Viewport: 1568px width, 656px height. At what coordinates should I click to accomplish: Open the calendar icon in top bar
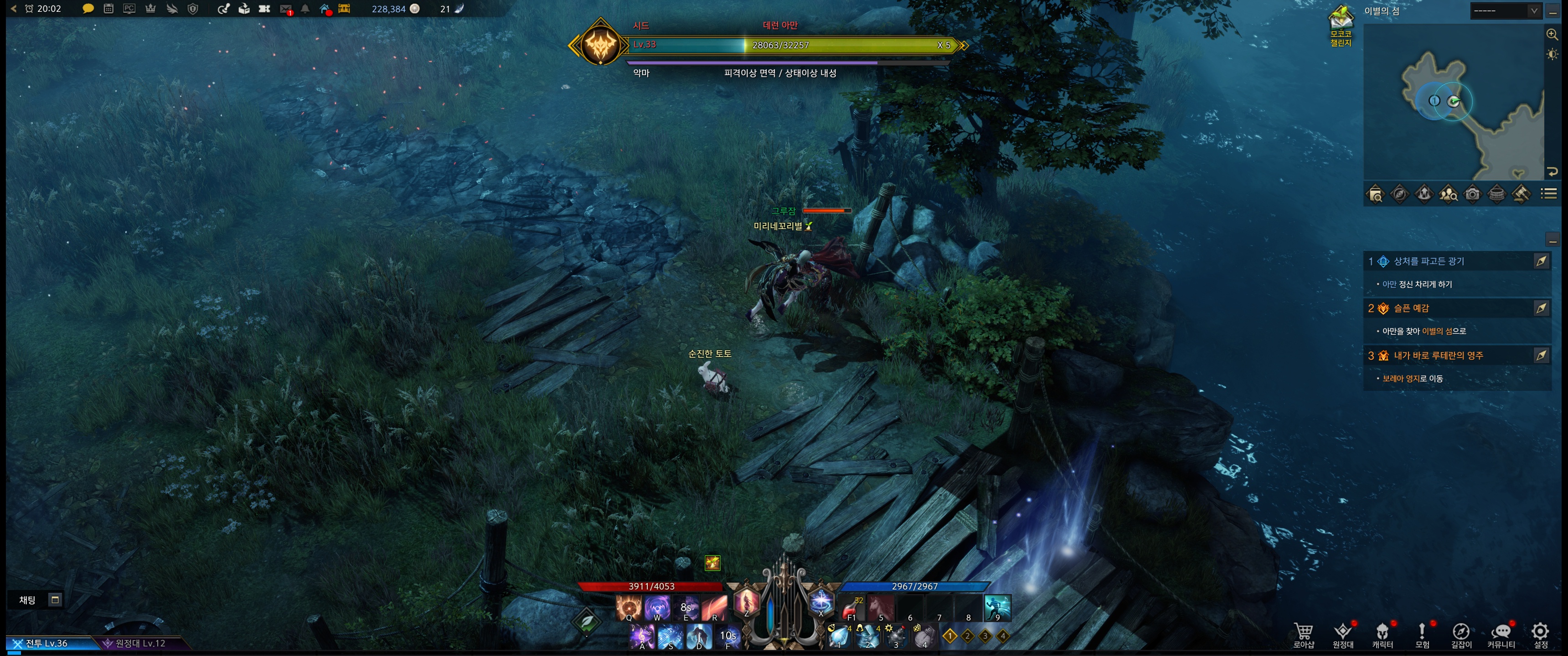pyautogui.click(x=108, y=9)
